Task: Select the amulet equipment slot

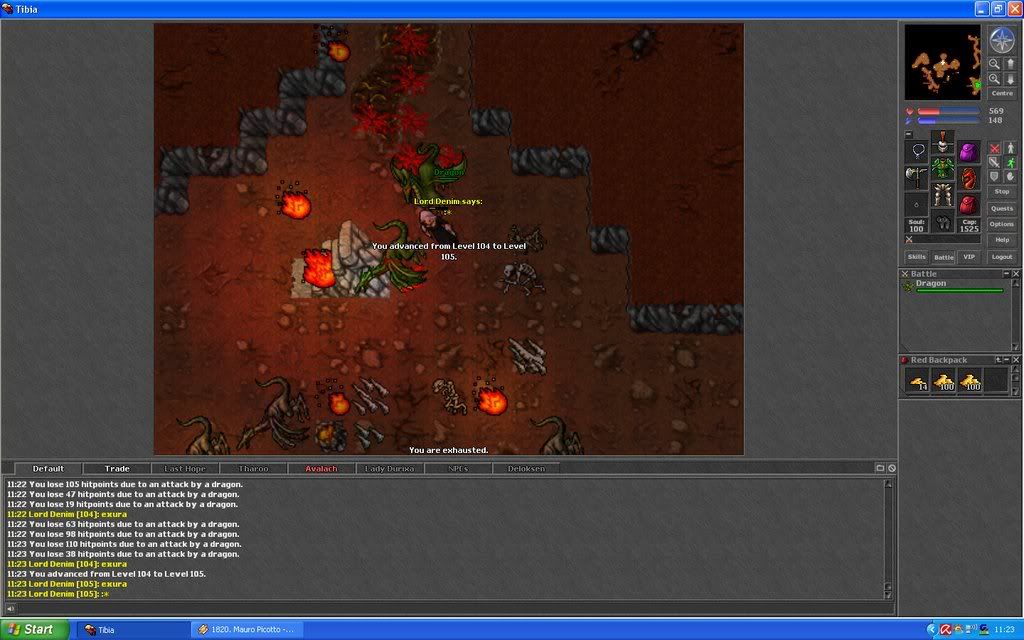Action: point(917,152)
